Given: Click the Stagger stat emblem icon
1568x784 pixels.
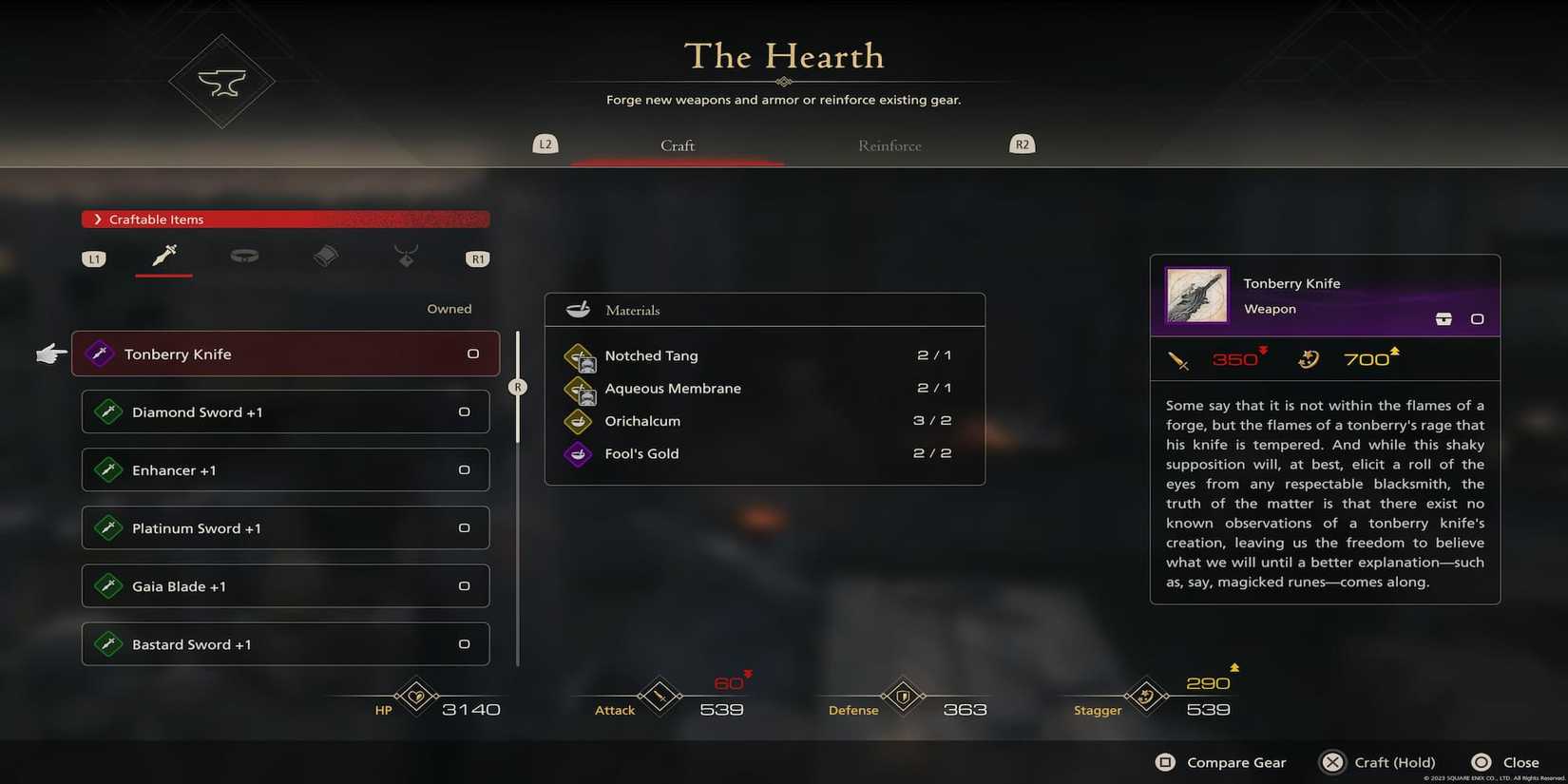Looking at the screenshot, I should tap(1144, 697).
